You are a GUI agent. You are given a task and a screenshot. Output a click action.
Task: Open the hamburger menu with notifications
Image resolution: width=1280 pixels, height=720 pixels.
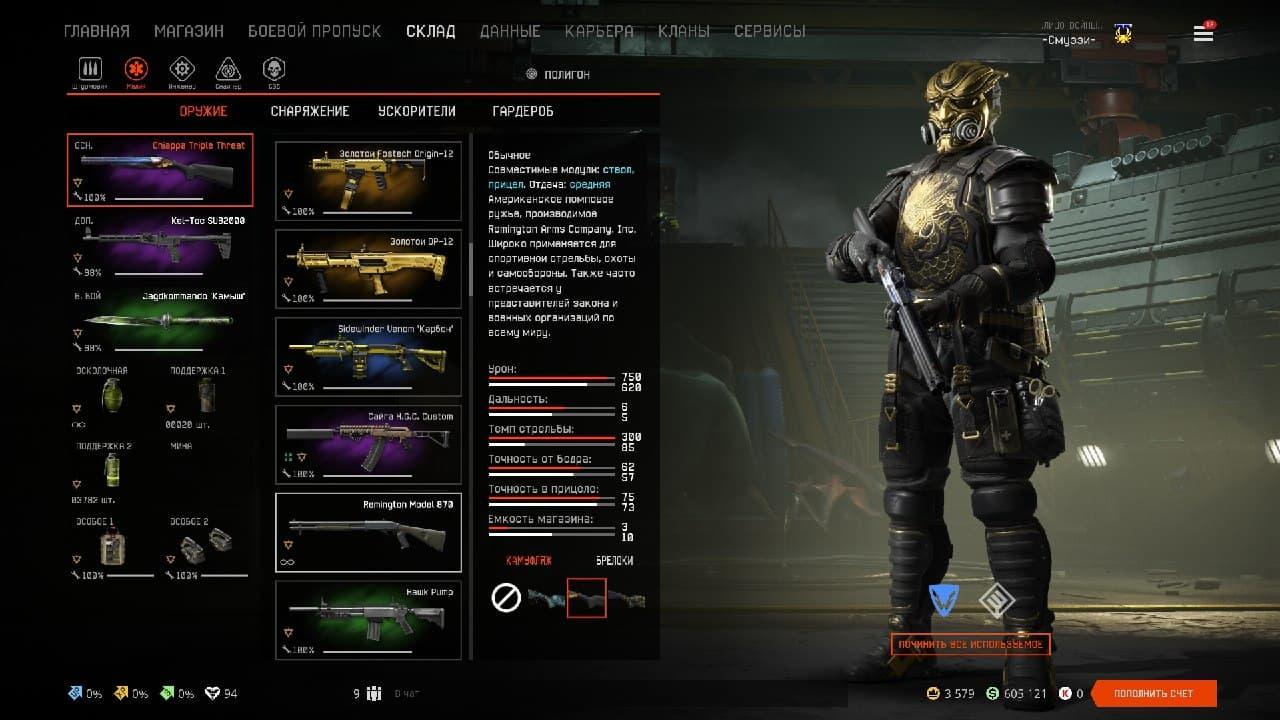(1203, 34)
